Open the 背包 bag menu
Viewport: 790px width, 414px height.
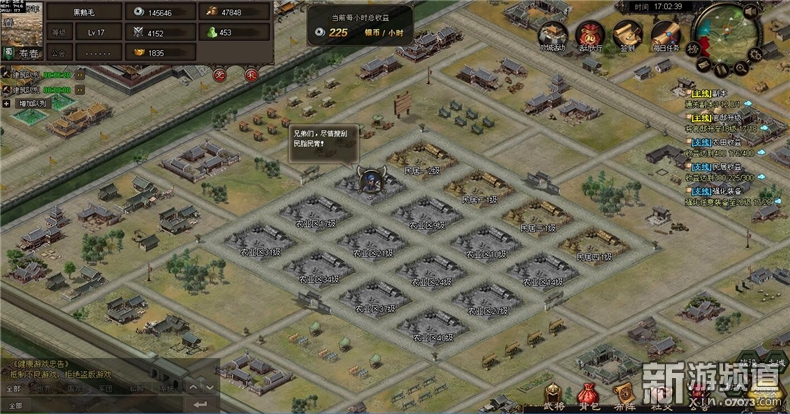[589, 398]
